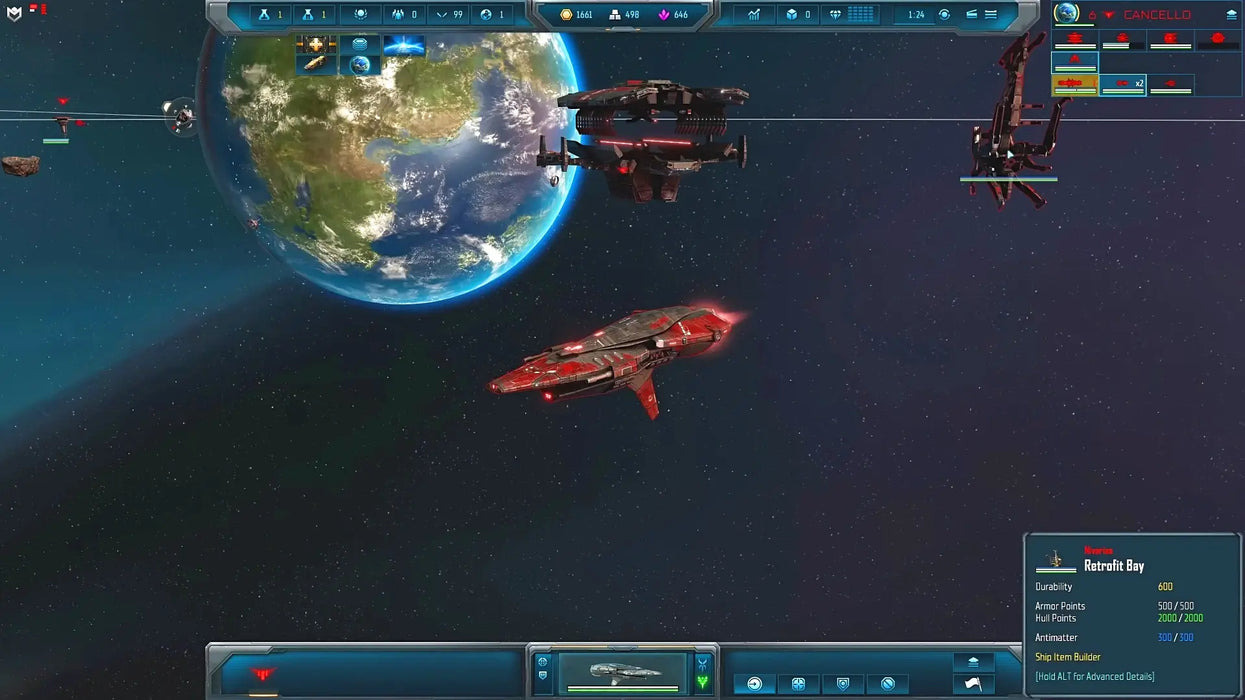This screenshot has width=1245, height=700.
Task: Open the hamburger main menu
Action: tap(990, 15)
